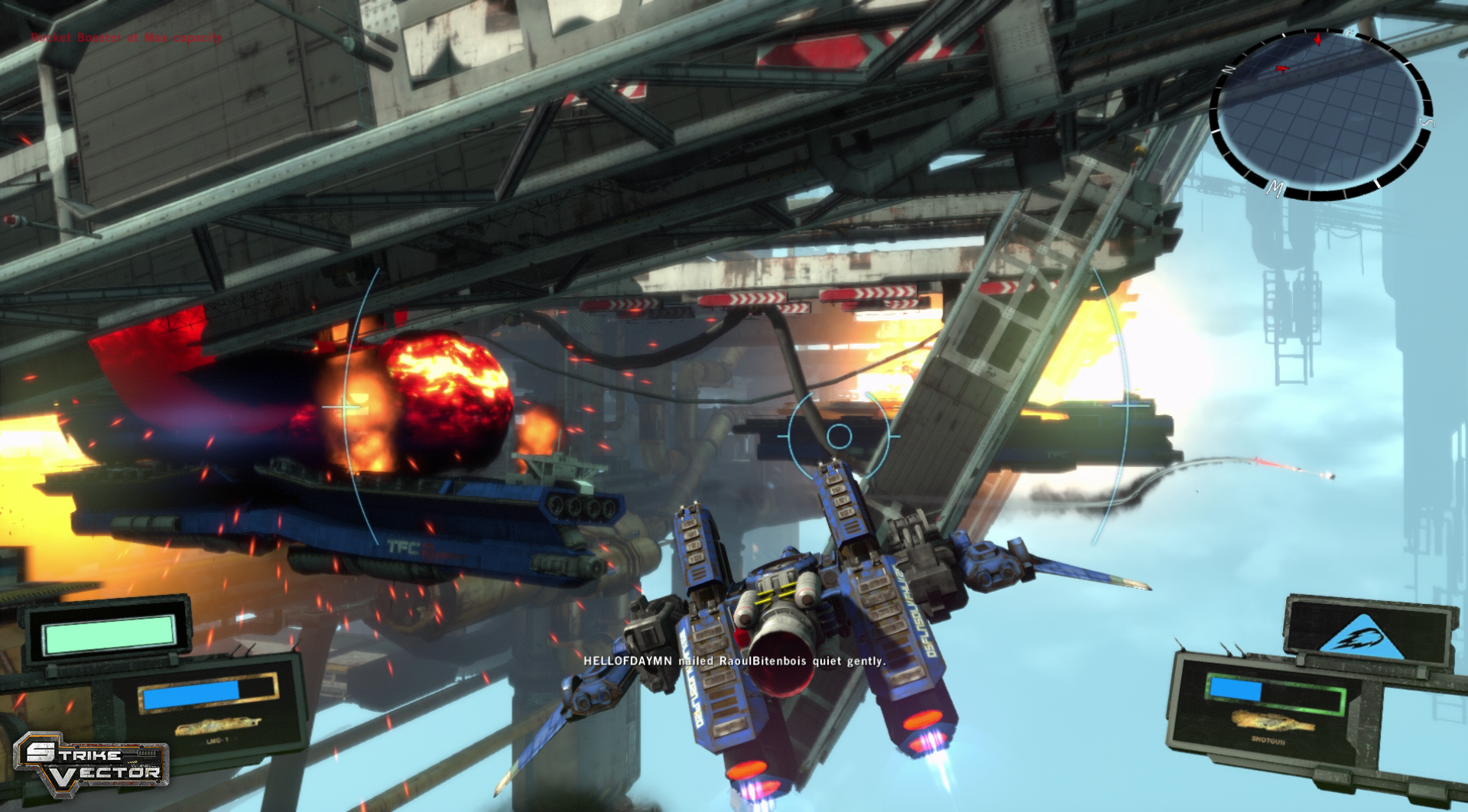Click the Rocket Booster at Max capacity warning

(x=126, y=35)
